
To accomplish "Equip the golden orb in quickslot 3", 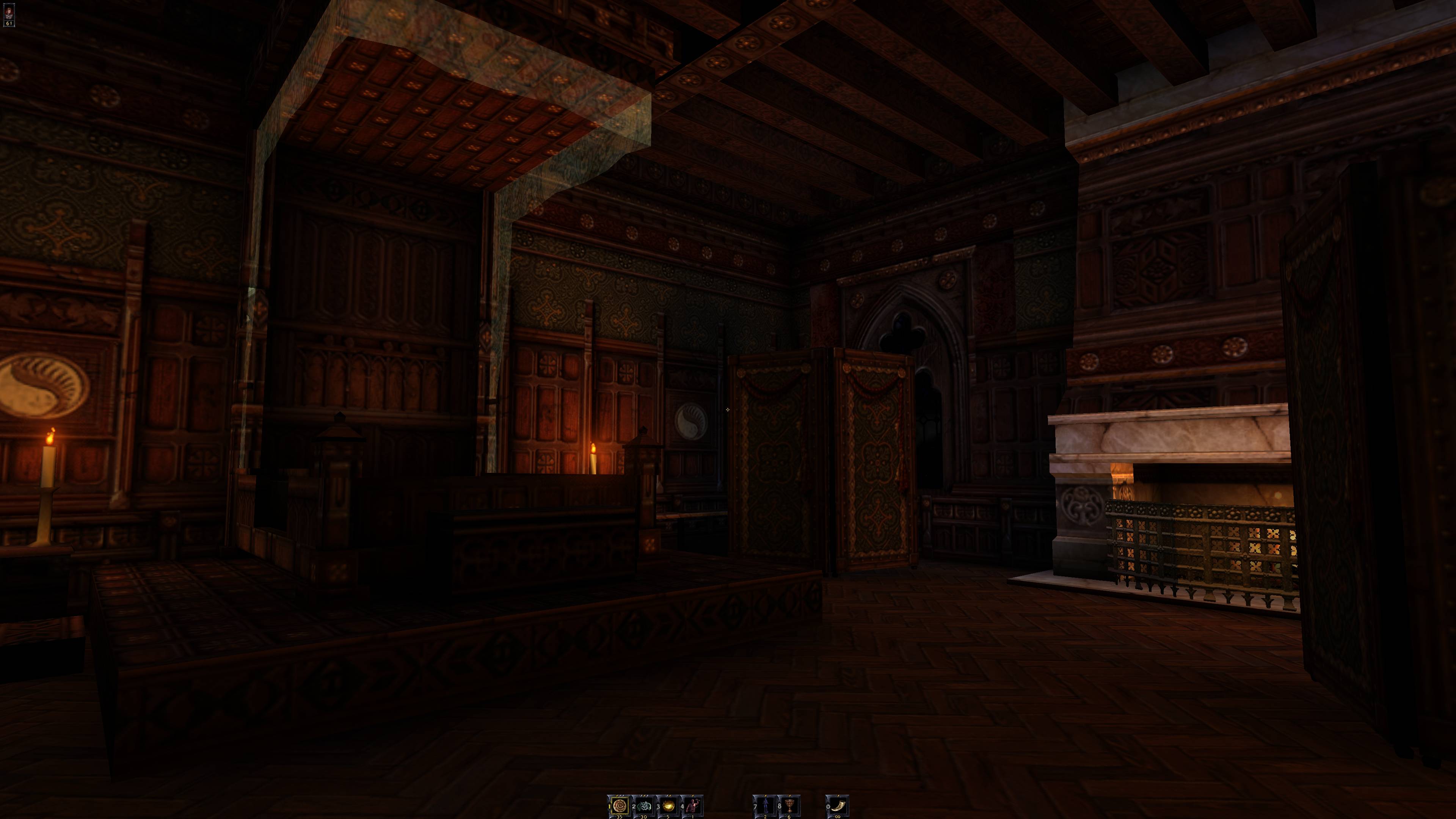I will 669,806.
